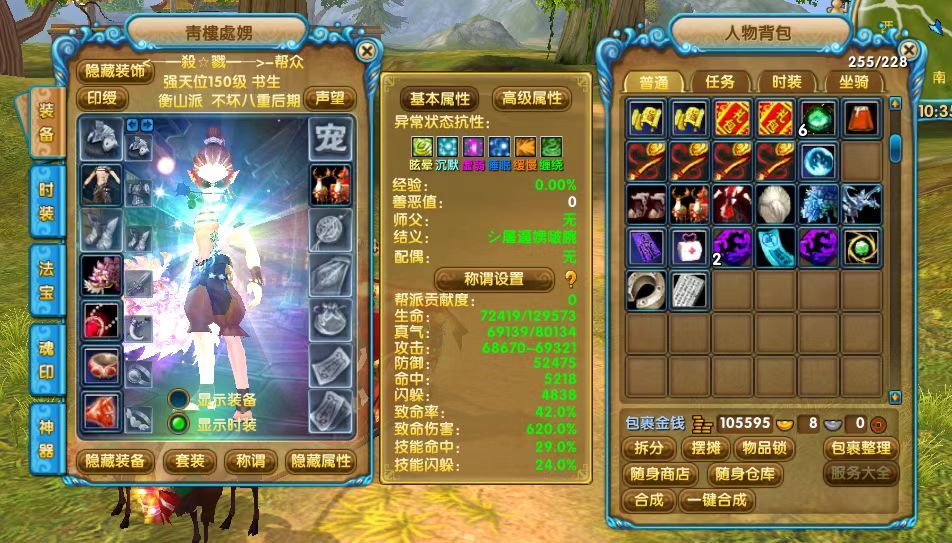
Task: Open the 声望 reputation panel
Action: (x=329, y=97)
